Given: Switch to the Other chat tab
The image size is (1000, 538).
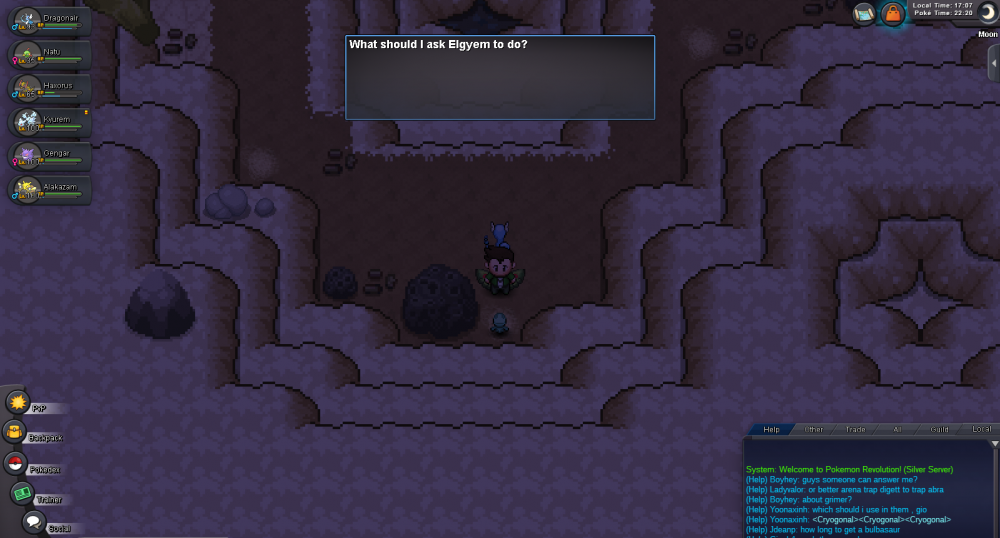Looking at the screenshot, I should (x=814, y=429).
